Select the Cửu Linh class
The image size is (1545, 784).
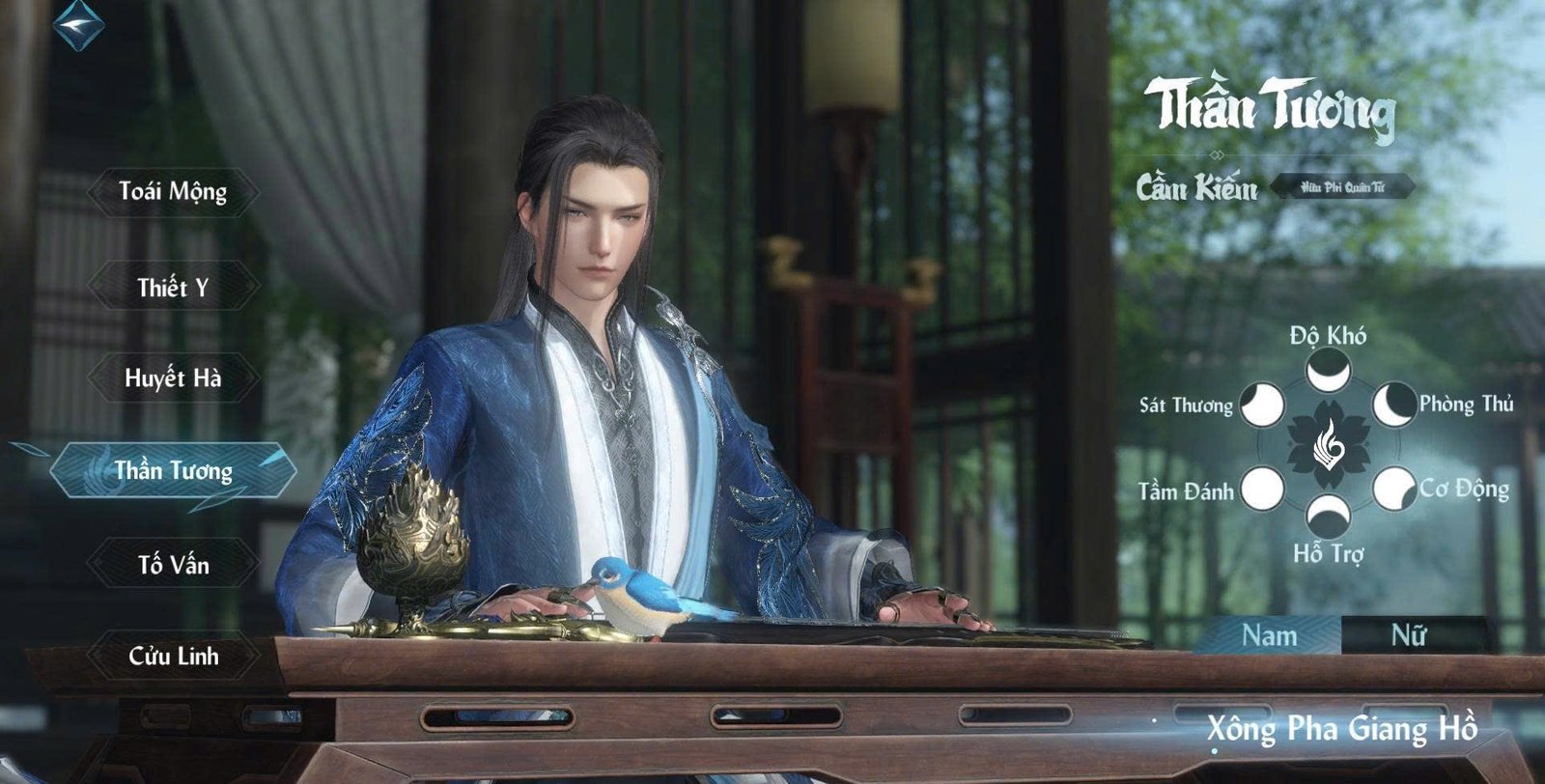[173, 657]
